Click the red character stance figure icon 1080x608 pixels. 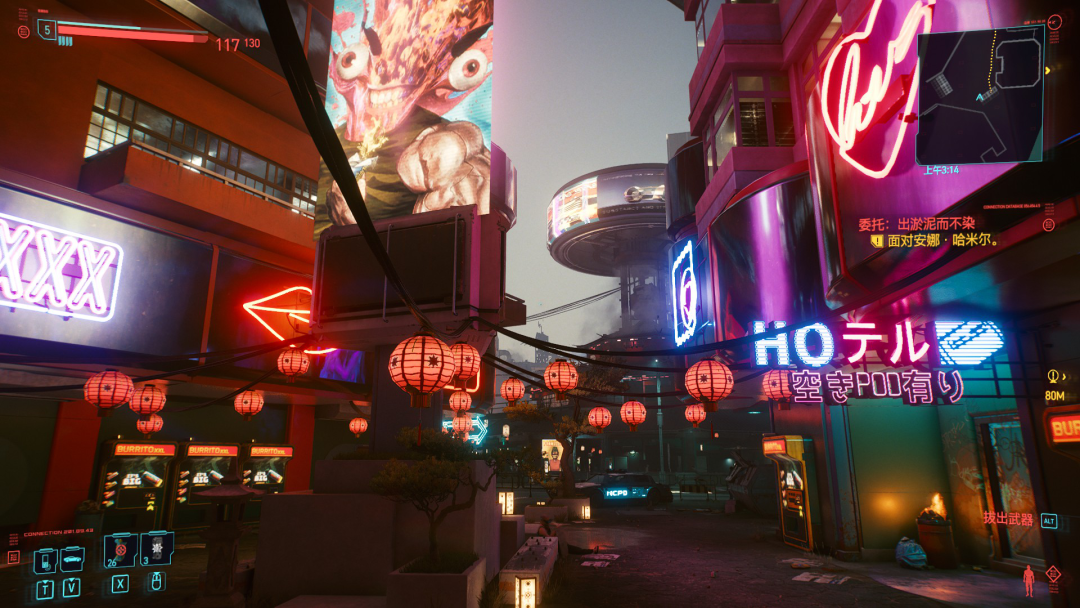pos(1028,579)
